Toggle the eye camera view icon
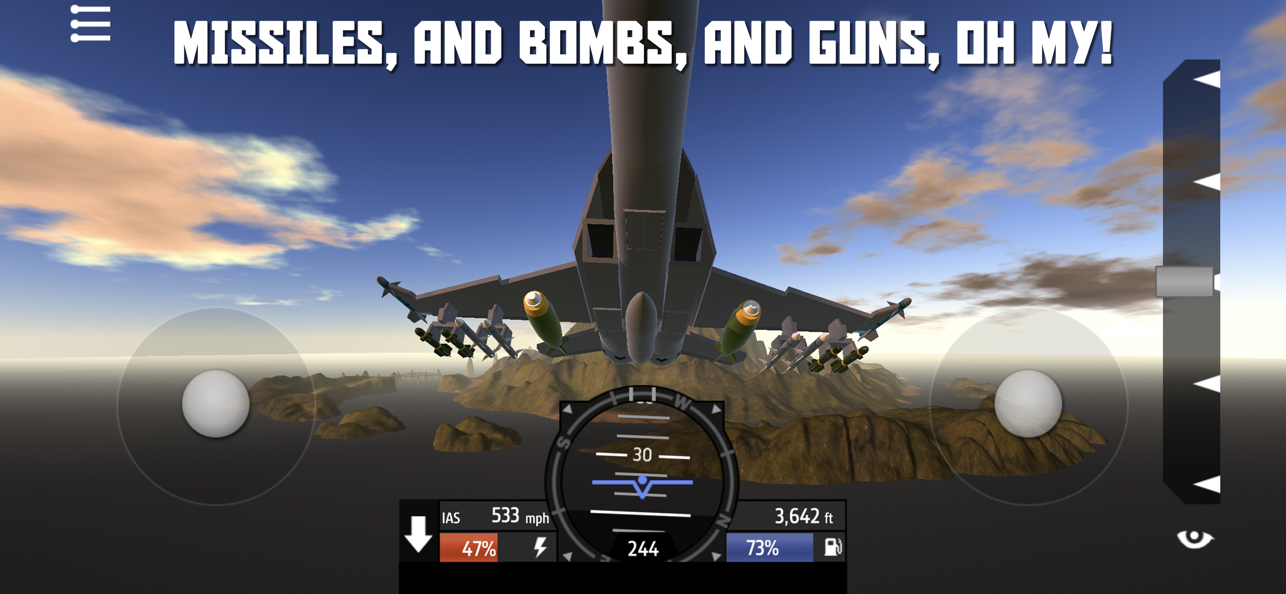 [x=1194, y=539]
